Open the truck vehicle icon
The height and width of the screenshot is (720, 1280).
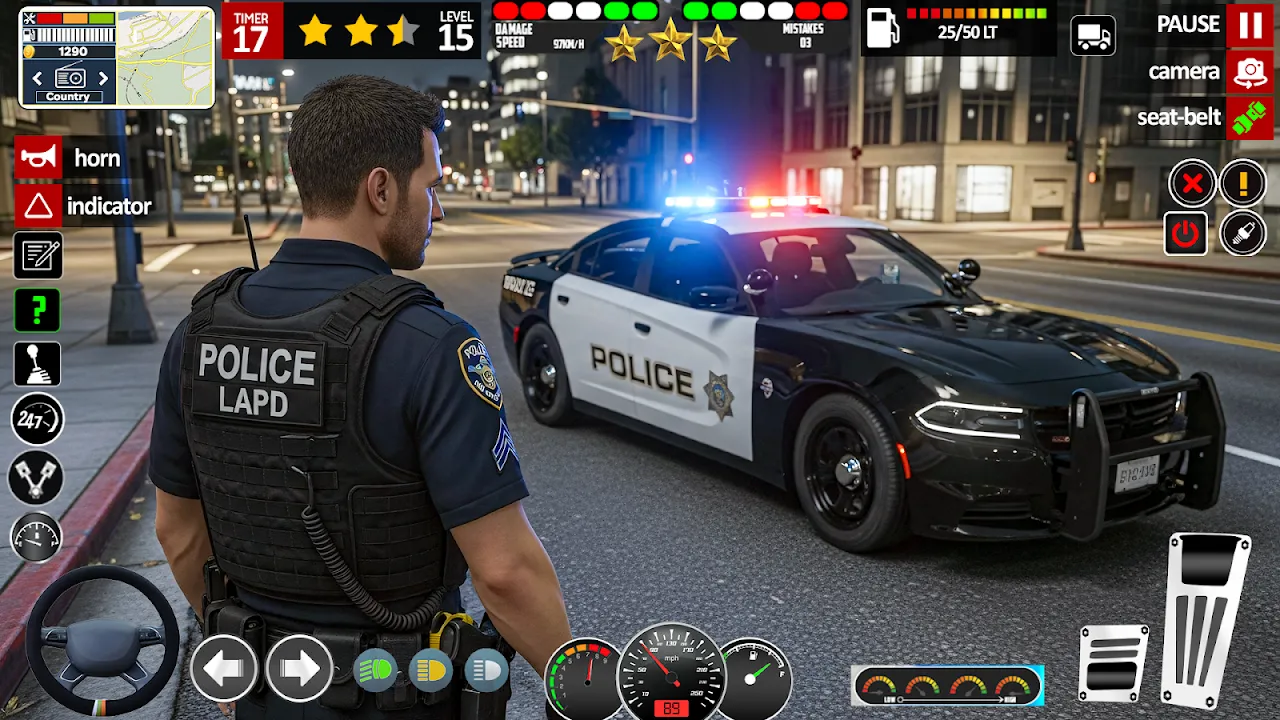[1093, 36]
